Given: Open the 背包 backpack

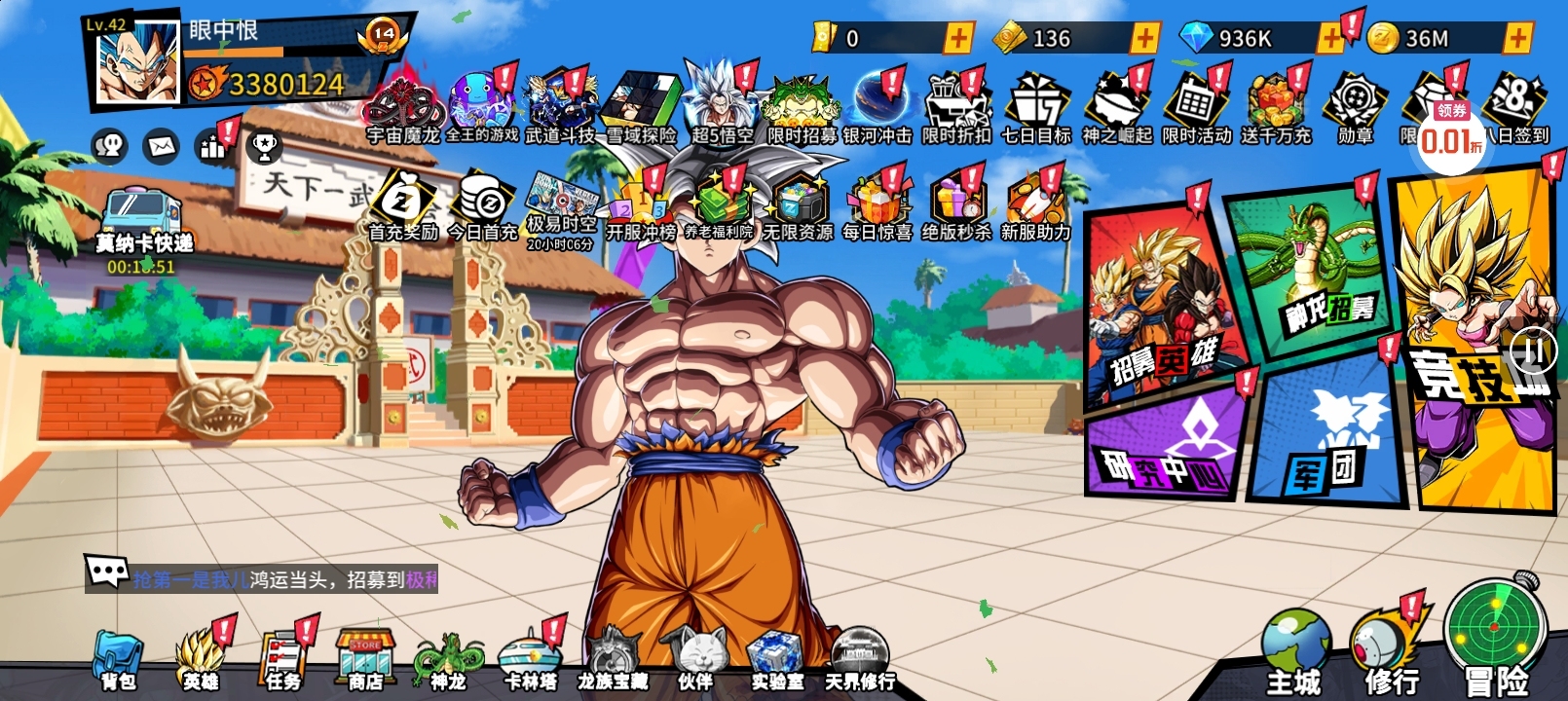Looking at the screenshot, I should tap(116, 652).
